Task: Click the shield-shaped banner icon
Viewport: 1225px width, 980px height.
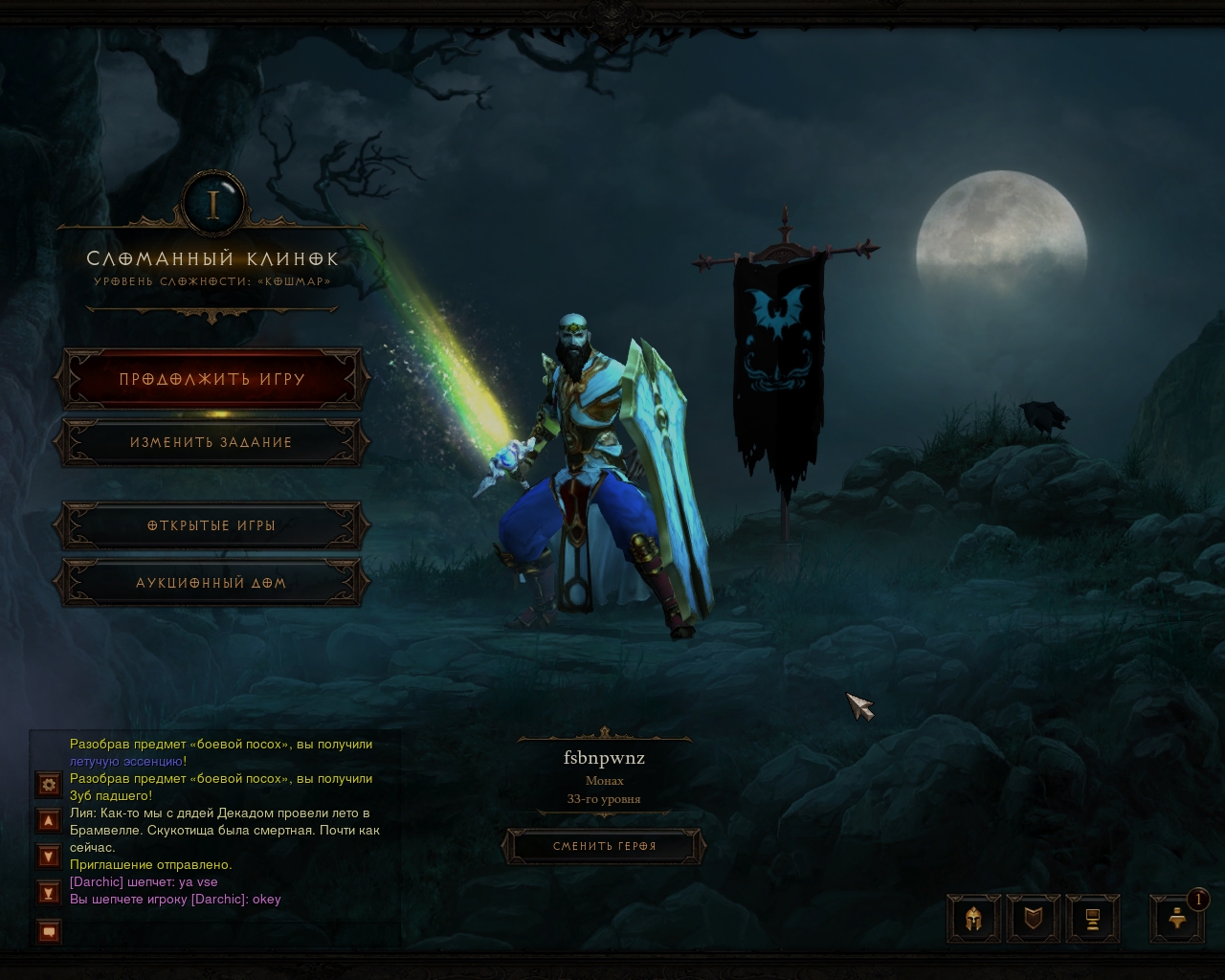Action: coord(1034,920)
